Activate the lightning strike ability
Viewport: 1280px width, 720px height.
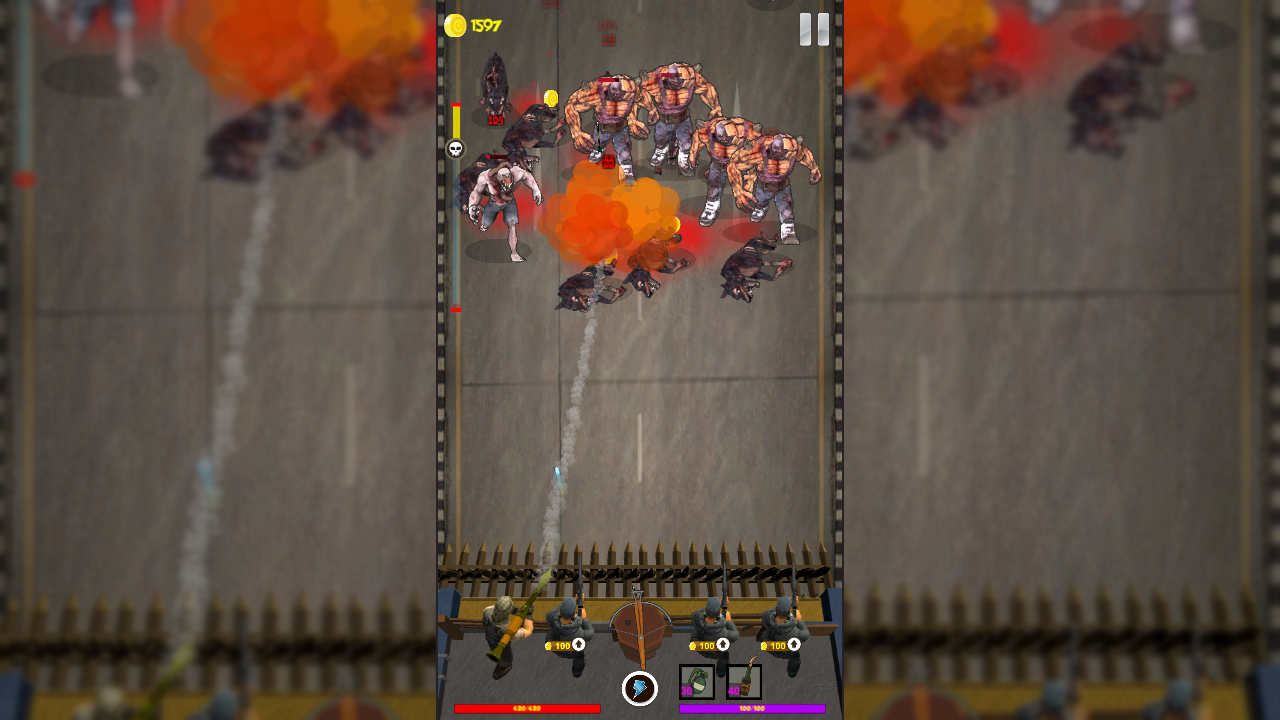click(640, 687)
